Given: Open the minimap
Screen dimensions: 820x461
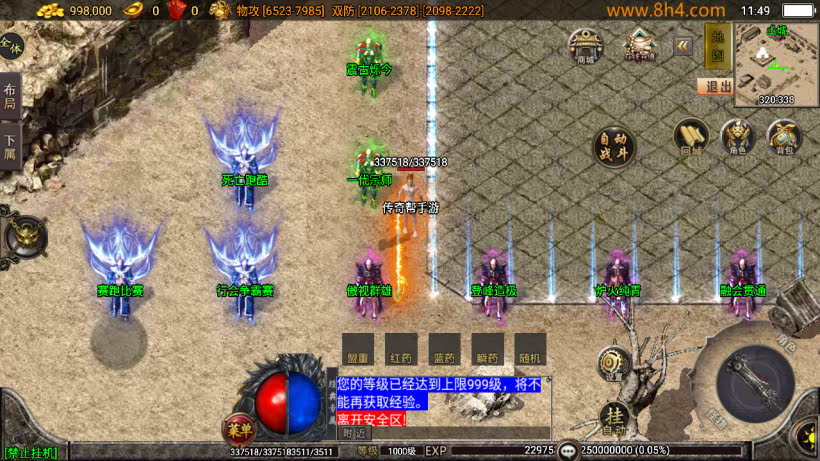Looking at the screenshot, I should (x=777, y=62).
